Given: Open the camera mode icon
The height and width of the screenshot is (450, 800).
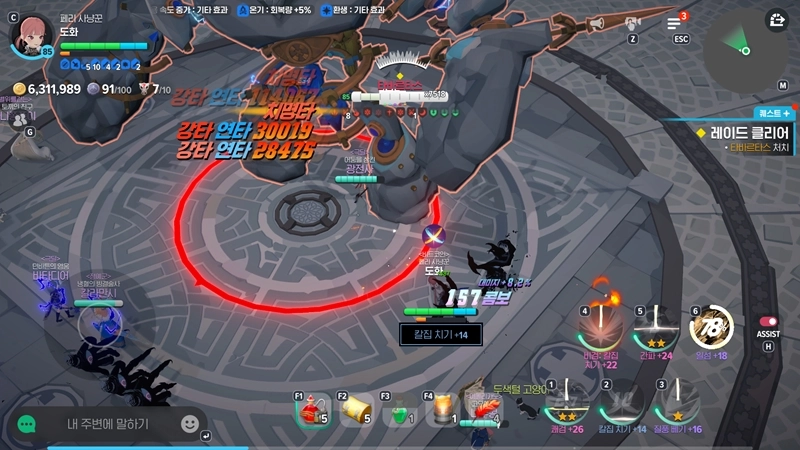Looking at the screenshot, I should point(632,23).
